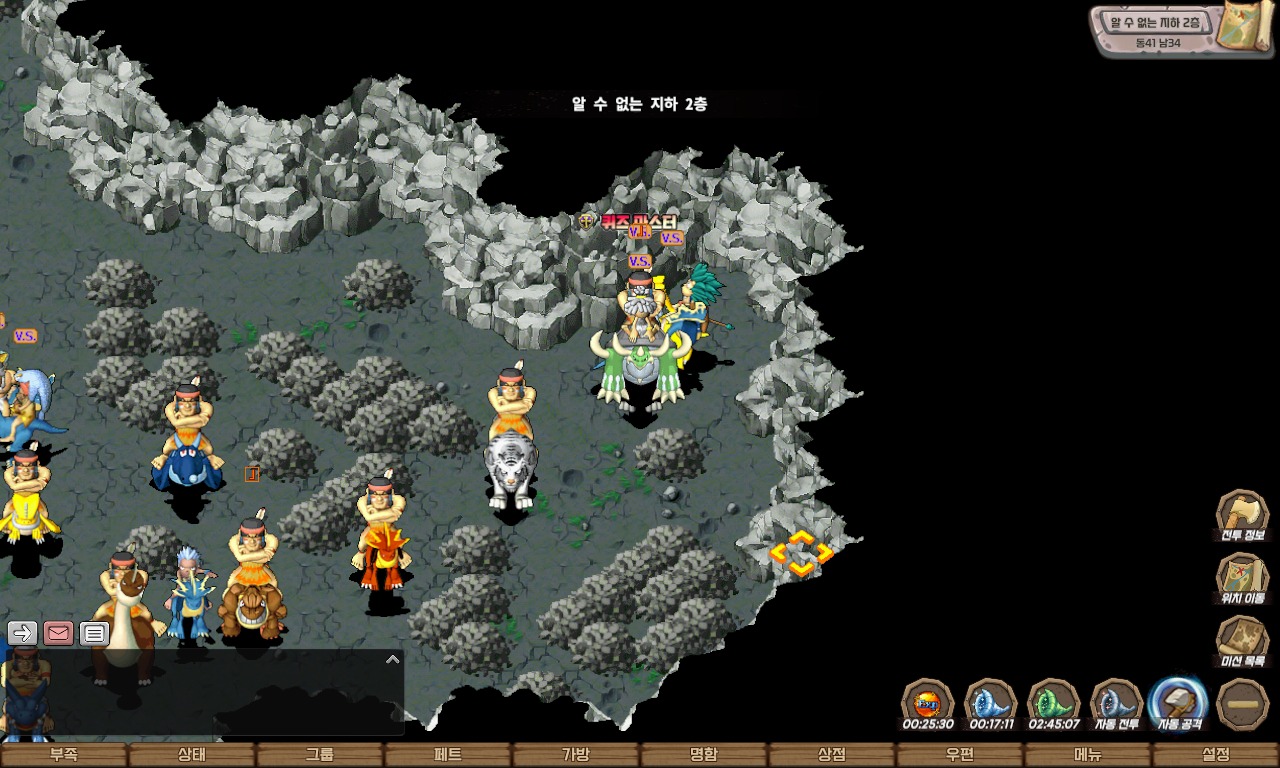Viewport: 1280px width, 768px height.
Task: Open the 미션 목록 scroll icon
Action: click(x=1242, y=639)
